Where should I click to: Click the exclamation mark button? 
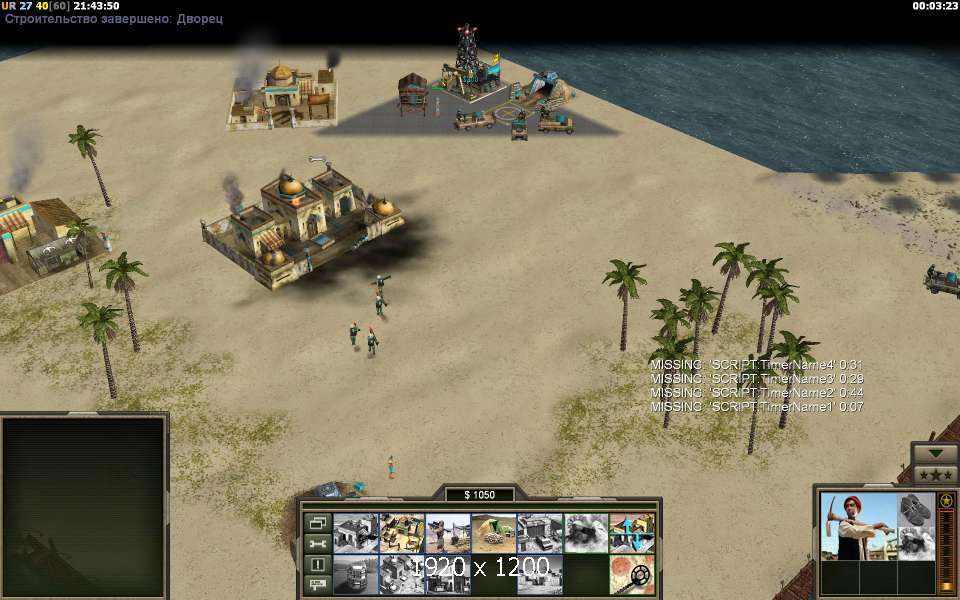tap(317, 564)
